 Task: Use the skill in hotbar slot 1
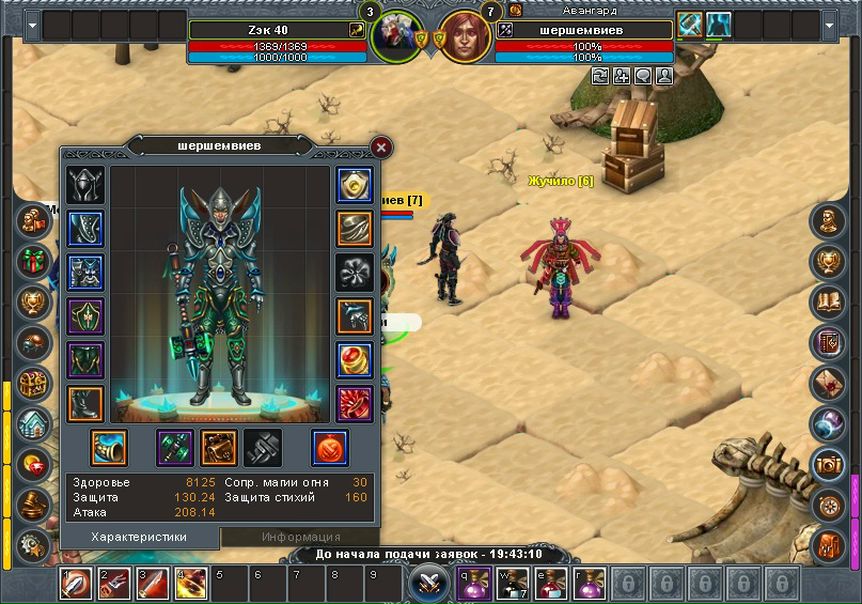(x=75, y=582)
